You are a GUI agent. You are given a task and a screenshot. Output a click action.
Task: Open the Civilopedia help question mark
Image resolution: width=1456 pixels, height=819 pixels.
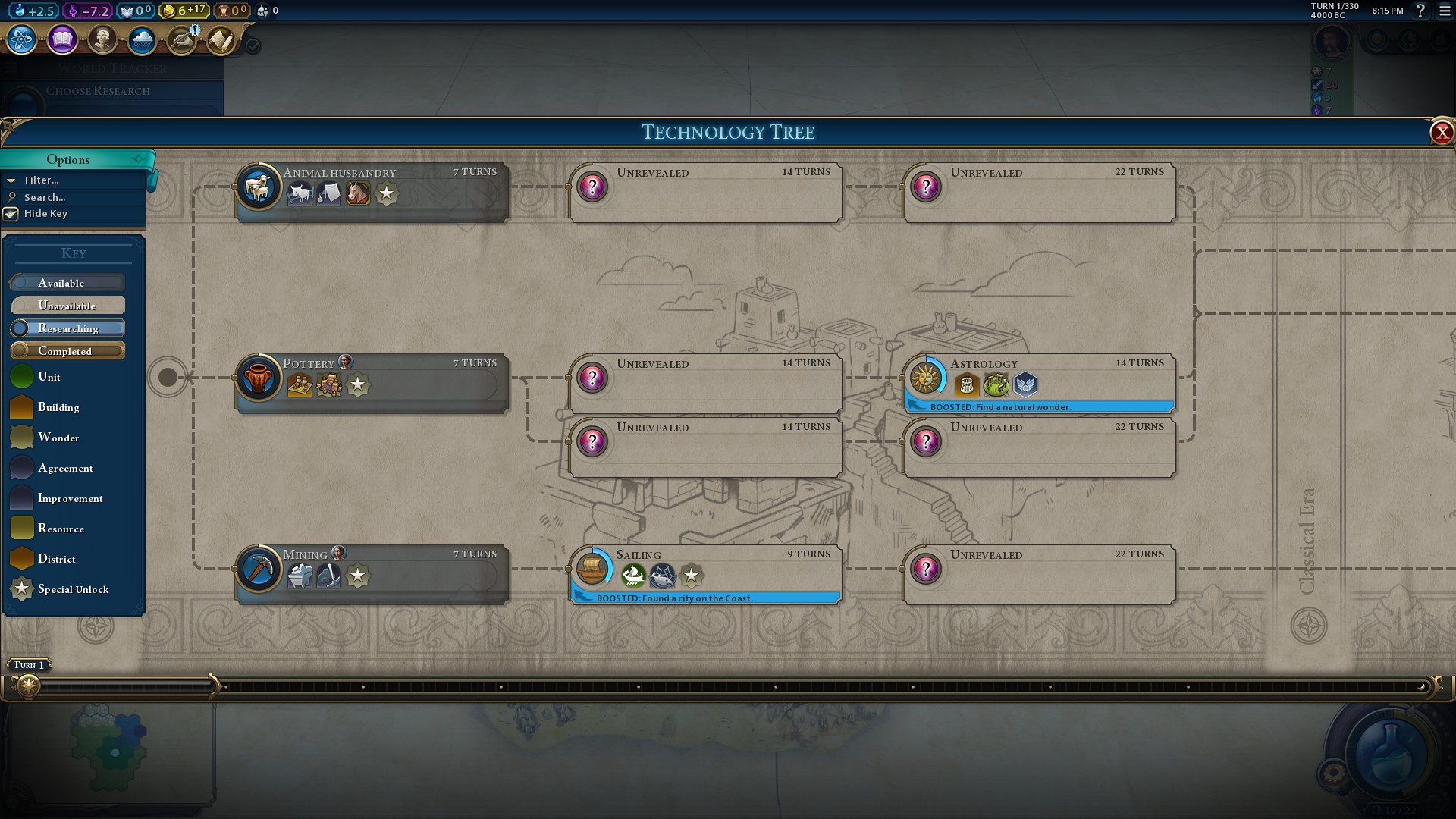coord(1421,11)
